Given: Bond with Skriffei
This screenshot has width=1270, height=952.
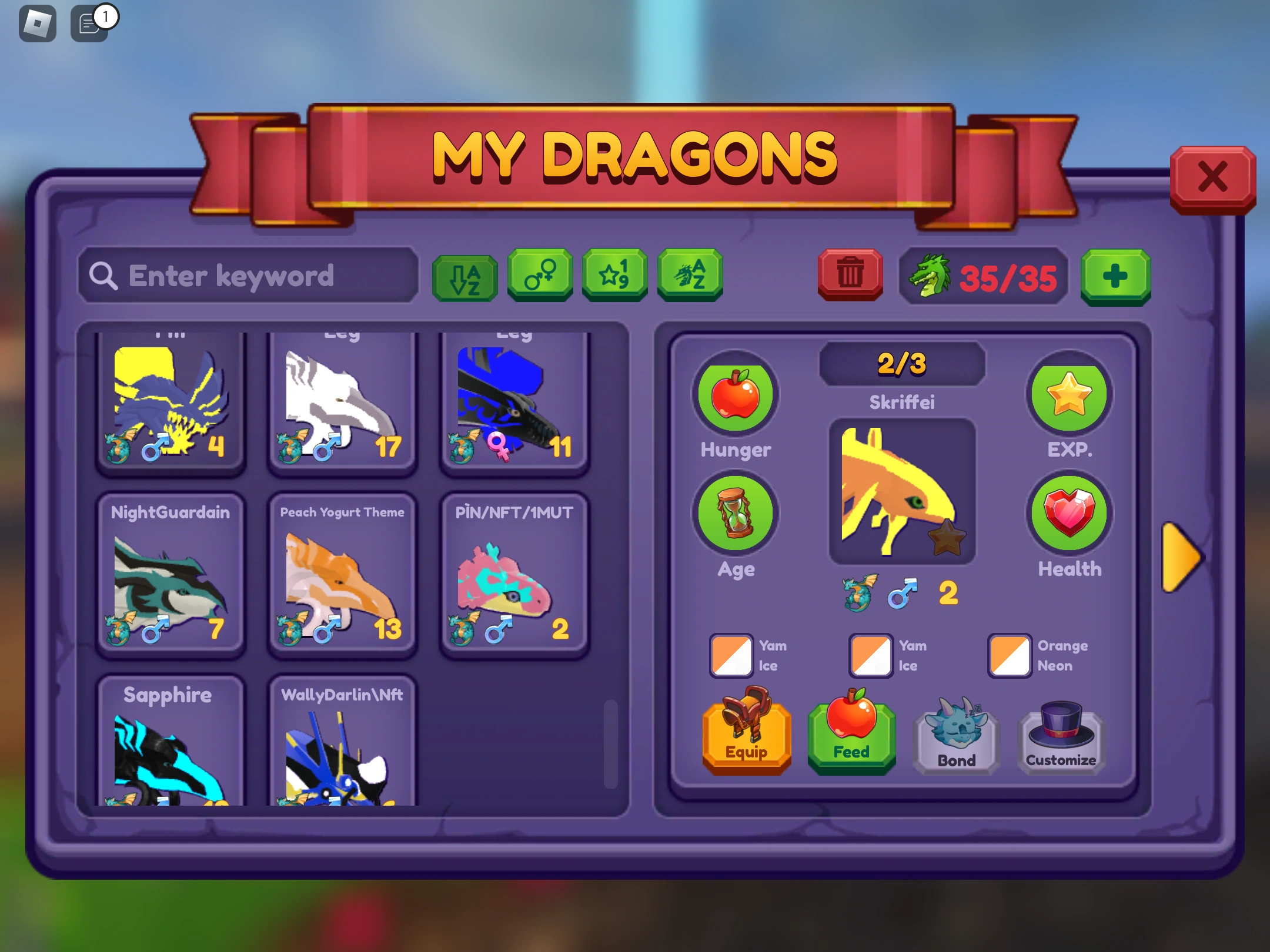Looking at the screenshot, I should [x=955, y=738].
